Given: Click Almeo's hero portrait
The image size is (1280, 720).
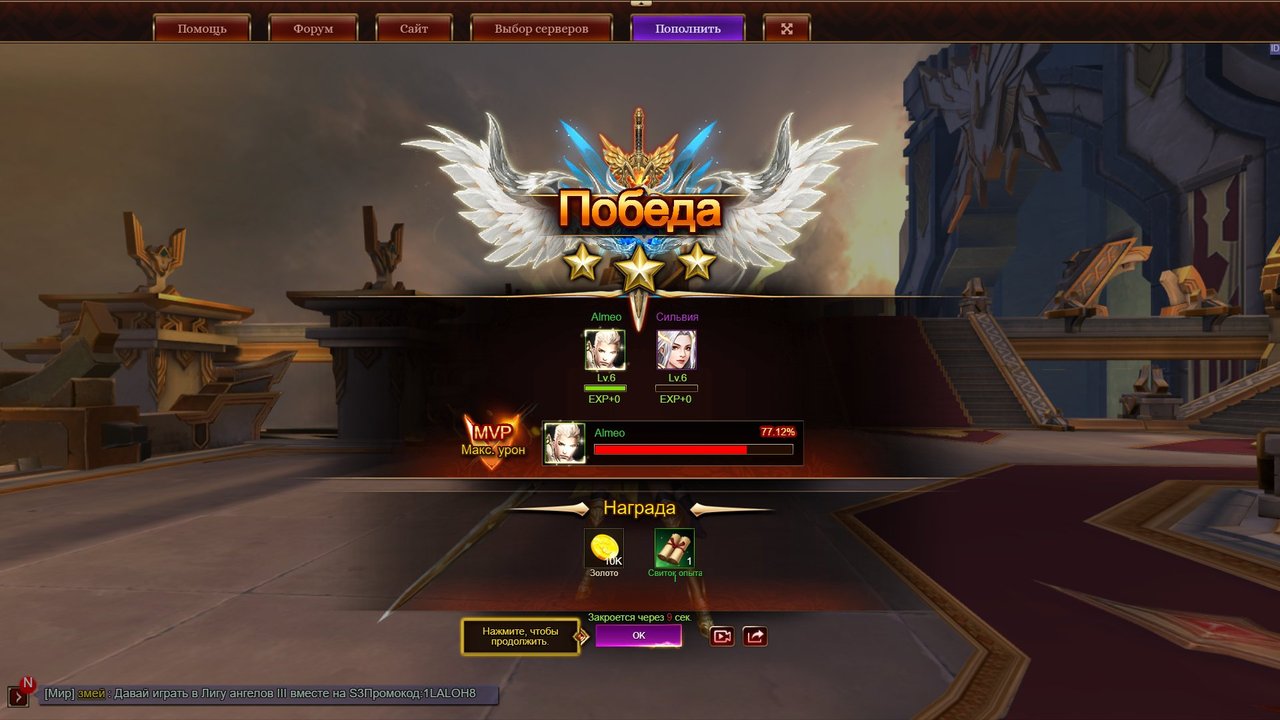Looking at the screenshot, I should tap(605, 350).
